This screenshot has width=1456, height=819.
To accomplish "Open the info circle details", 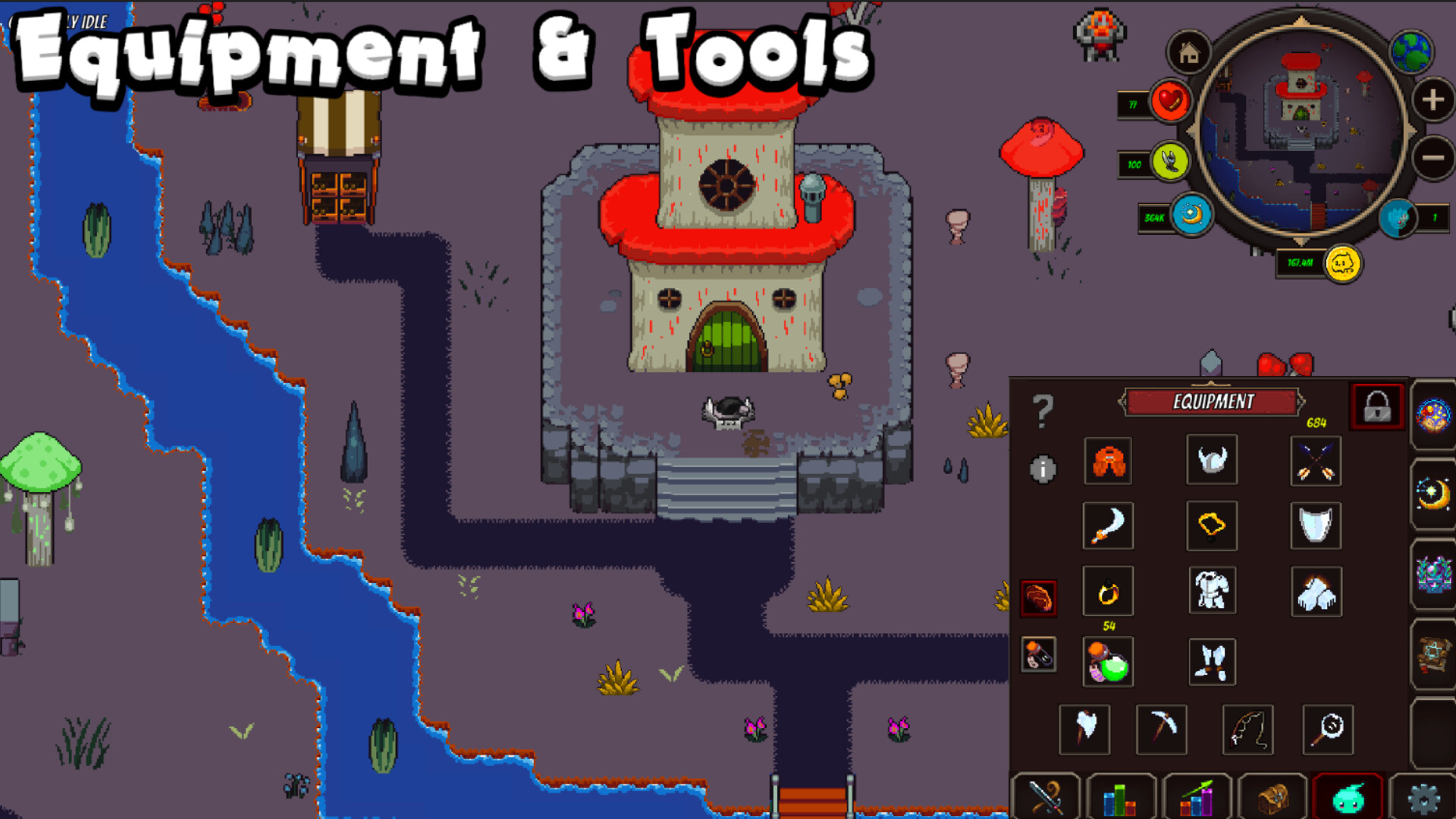I will 1042,470.
